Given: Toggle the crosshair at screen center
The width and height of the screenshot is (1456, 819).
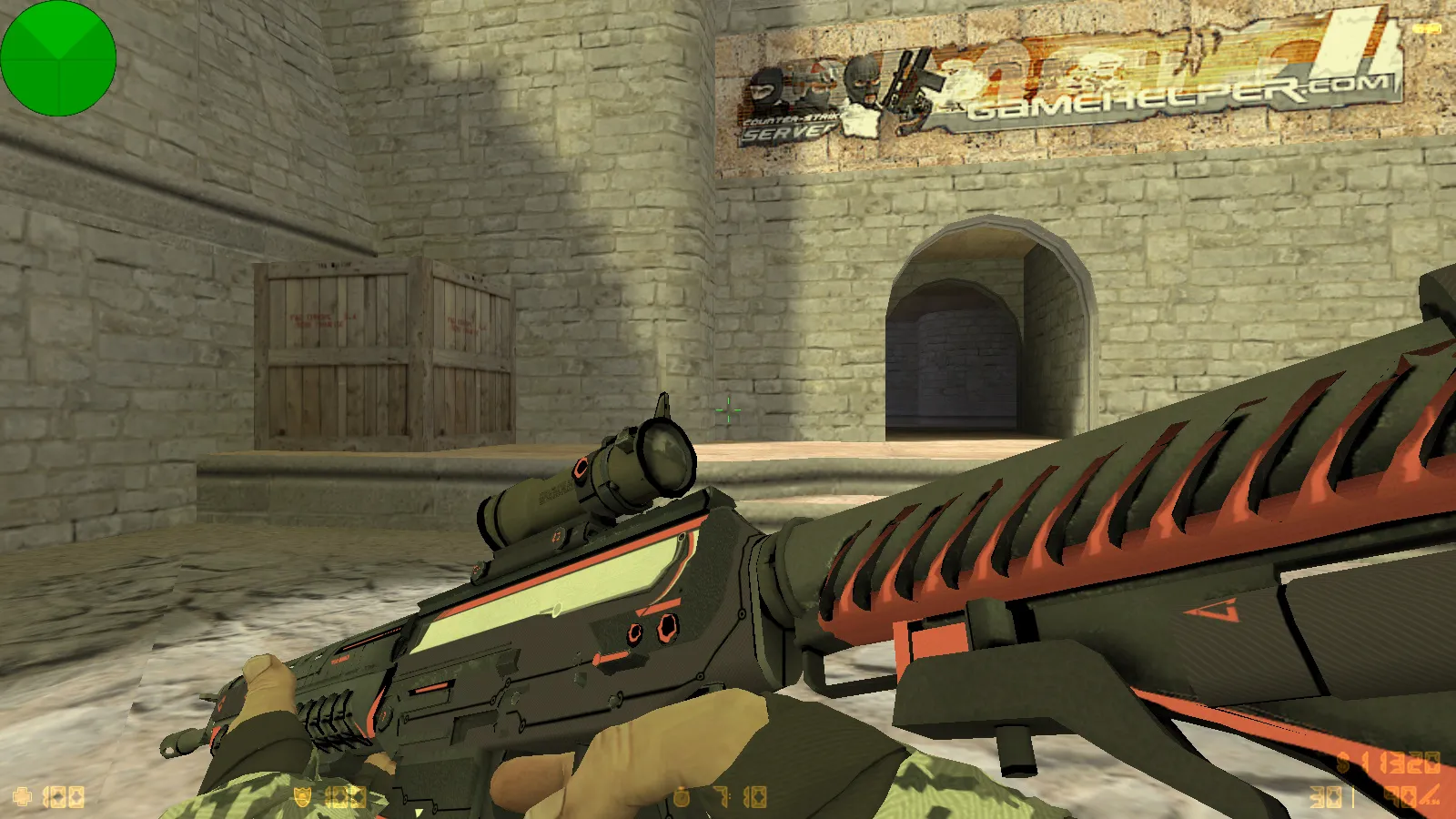Looking at the screenshot, I should pos(728,410).
